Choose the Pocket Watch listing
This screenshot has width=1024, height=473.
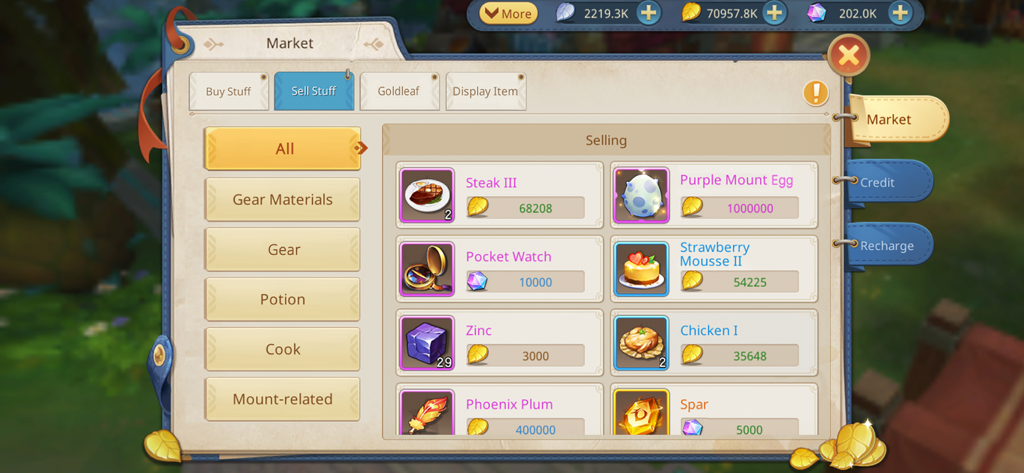pyautogui.click(x=500, y=269)
